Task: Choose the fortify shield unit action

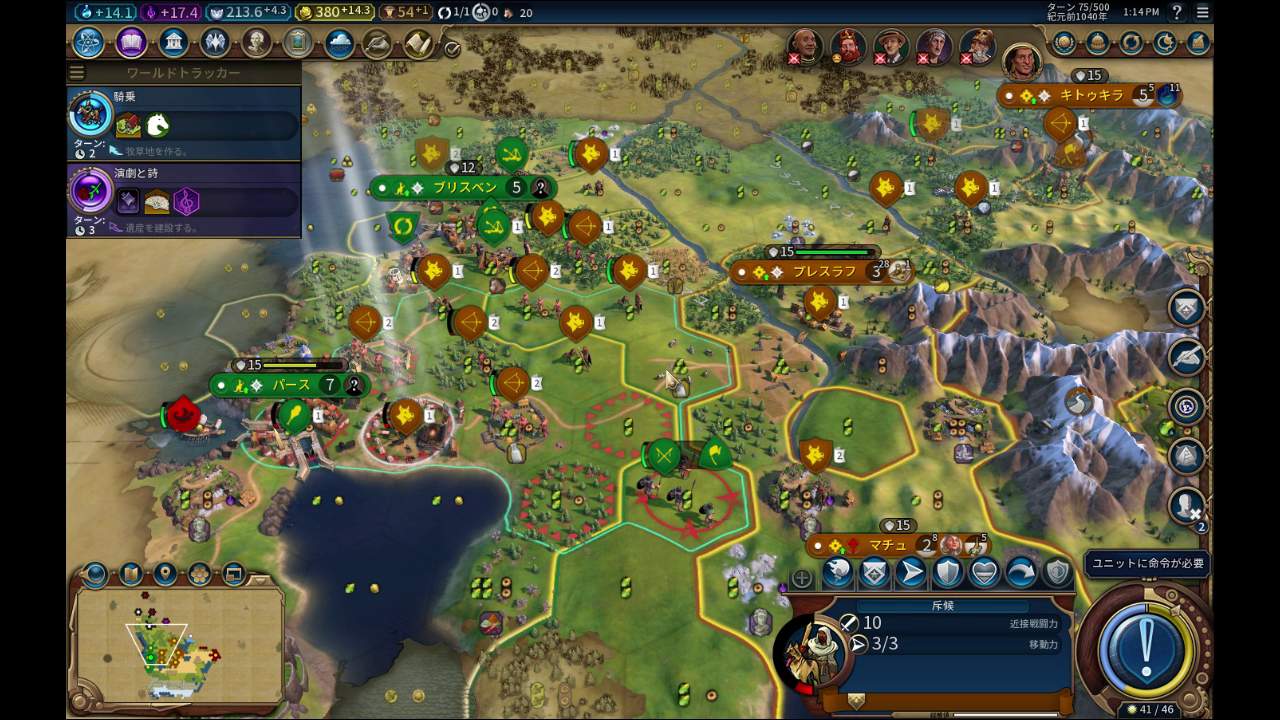Action: point(947,572)
